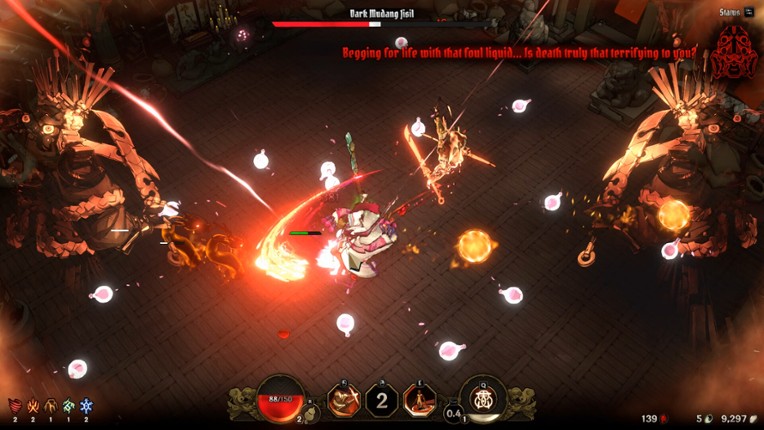Select the red tornado buff icon
764x430 pixels.
click(x=14, y=405)
